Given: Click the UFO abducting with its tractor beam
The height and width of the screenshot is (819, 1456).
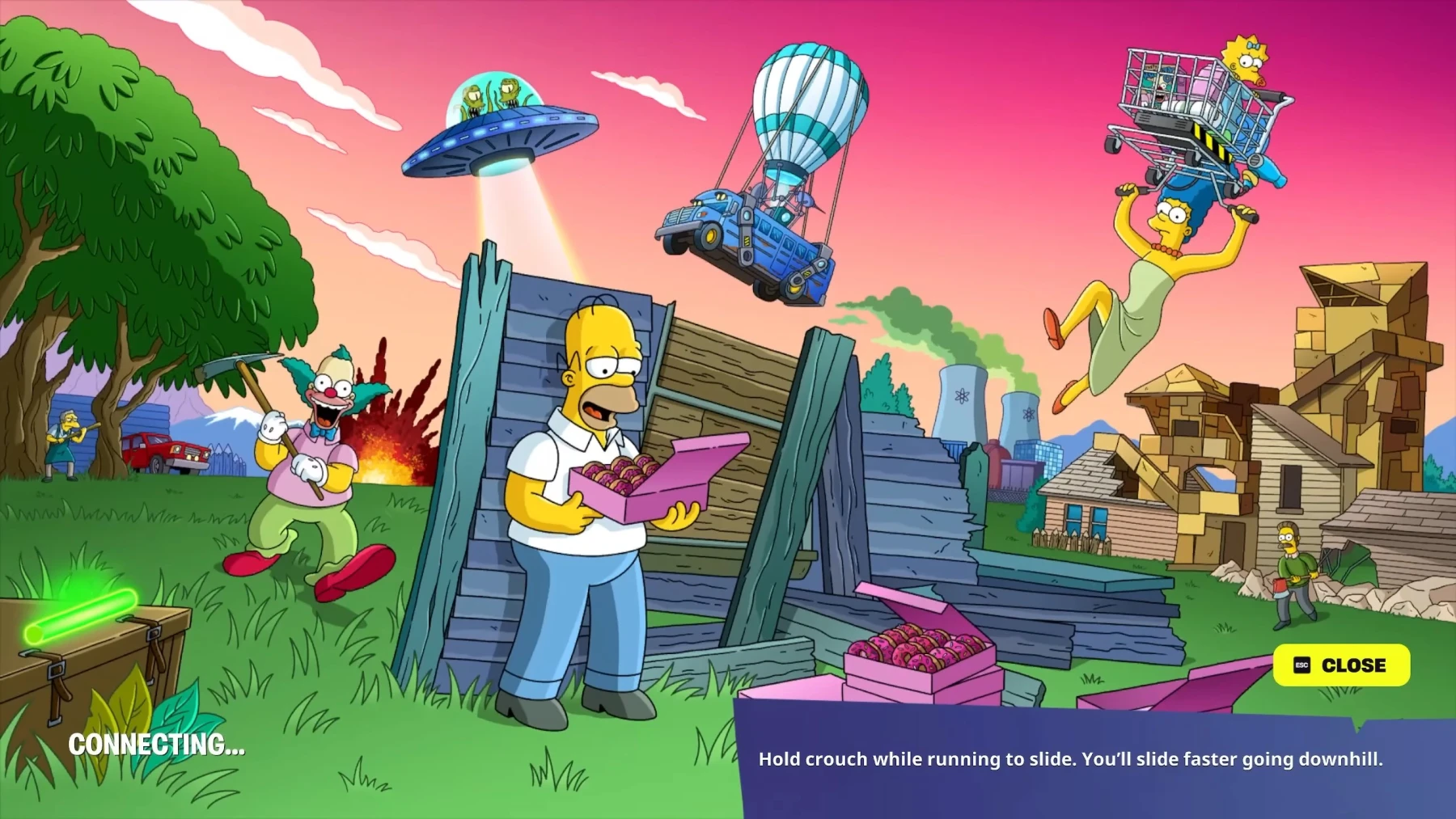Looking at the screenshot, I should coord(499,137).
